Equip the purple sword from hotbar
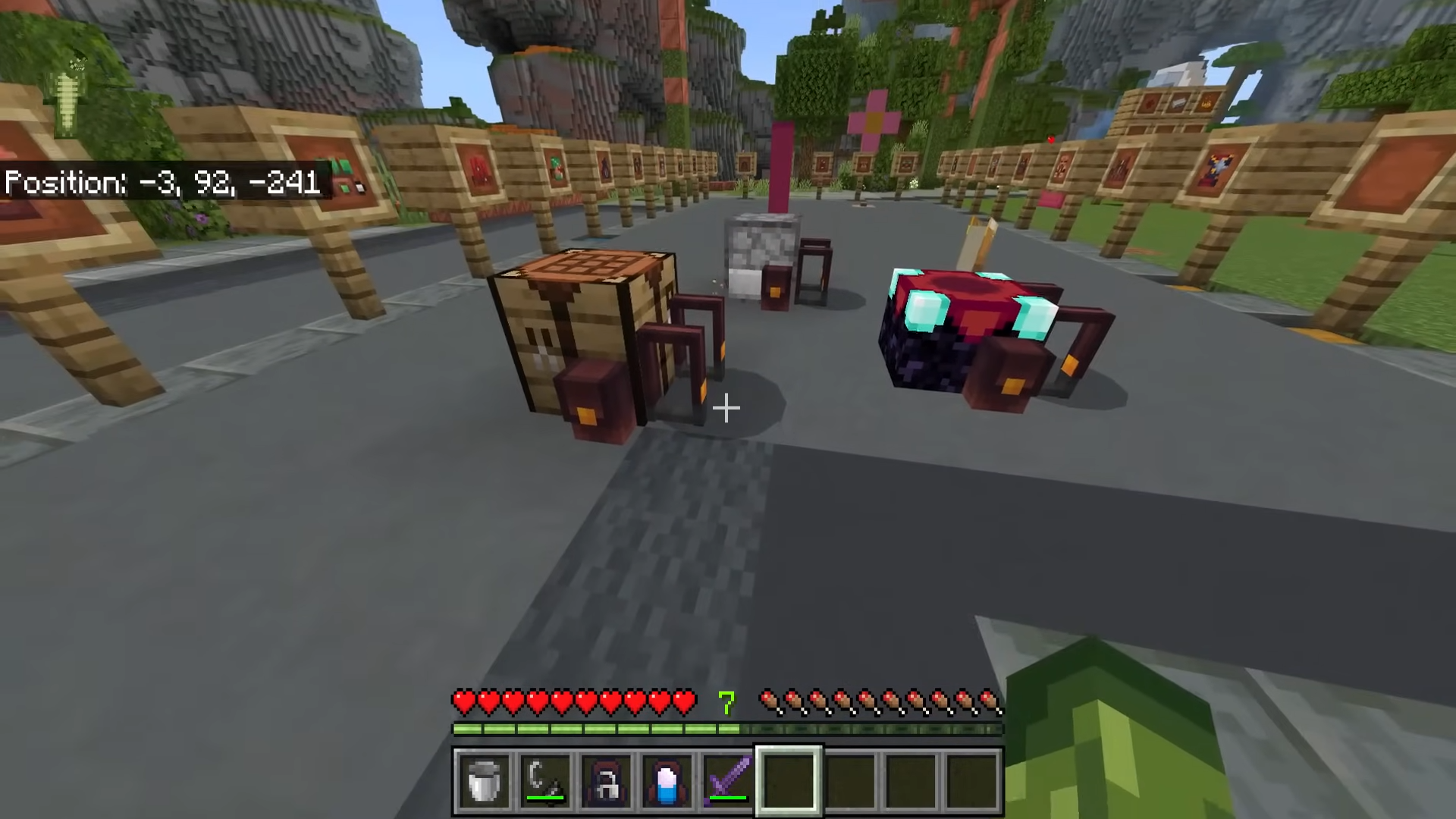 [x=727, y=780]
